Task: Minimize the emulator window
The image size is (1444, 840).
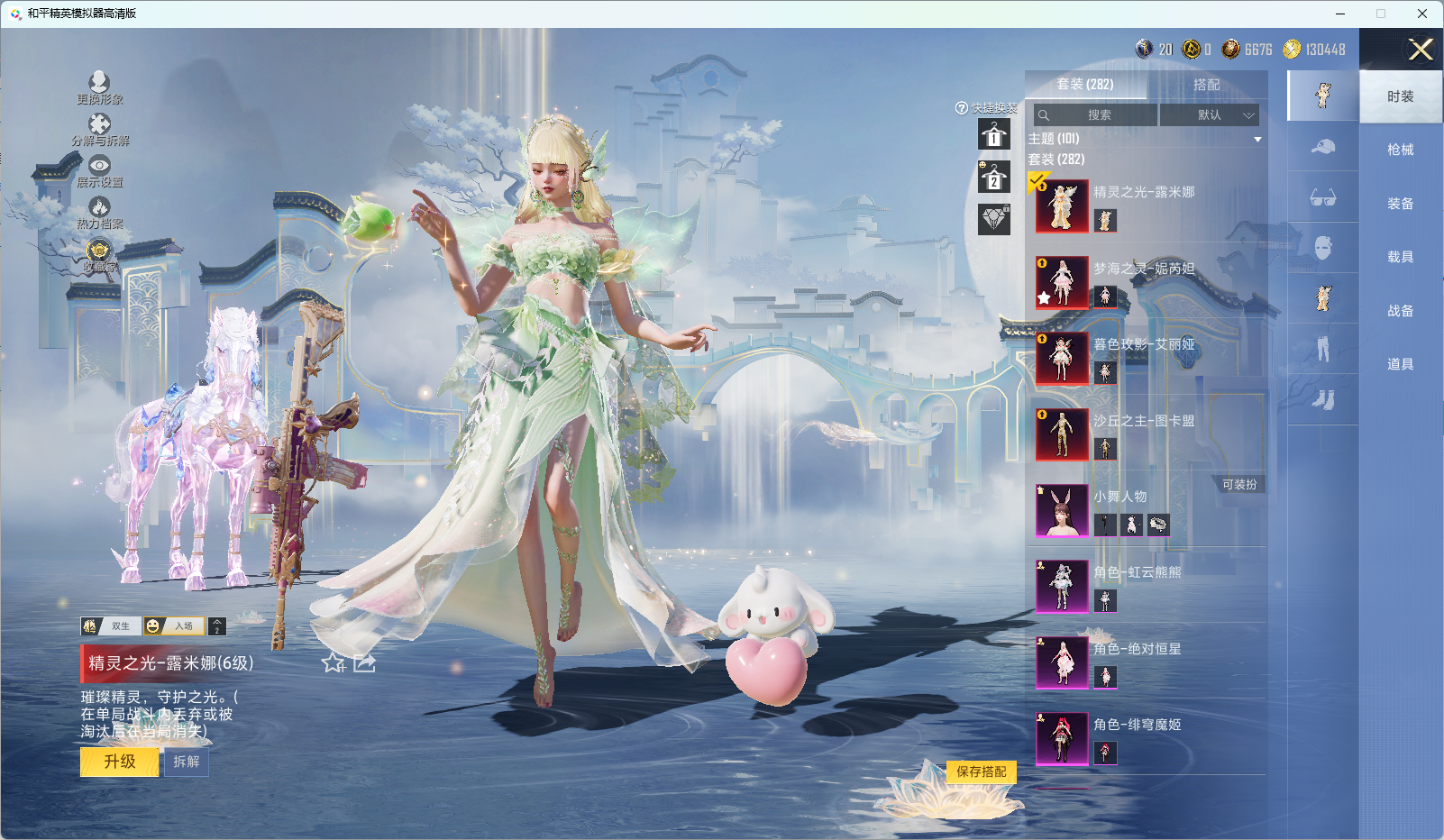Action: pyautogui.click(x=1340, y=14)
